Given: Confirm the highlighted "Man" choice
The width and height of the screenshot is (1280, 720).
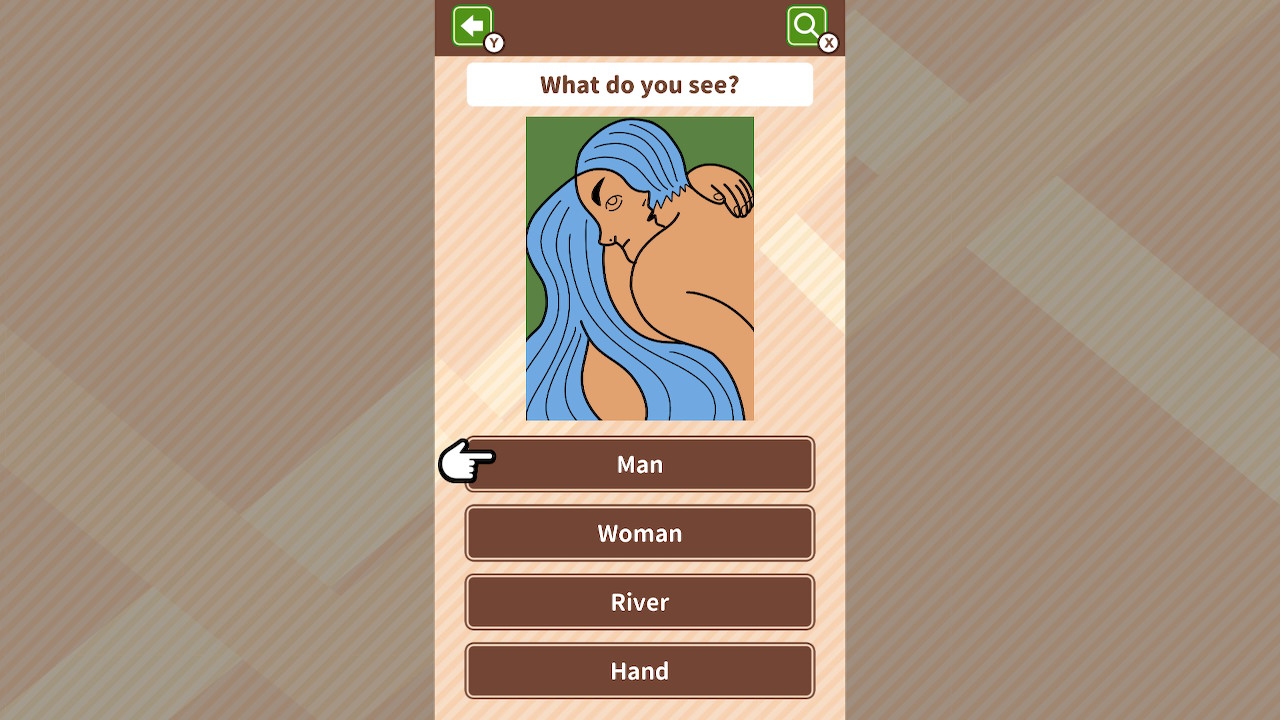Looking at the screenshot, I should click(639, 464).
